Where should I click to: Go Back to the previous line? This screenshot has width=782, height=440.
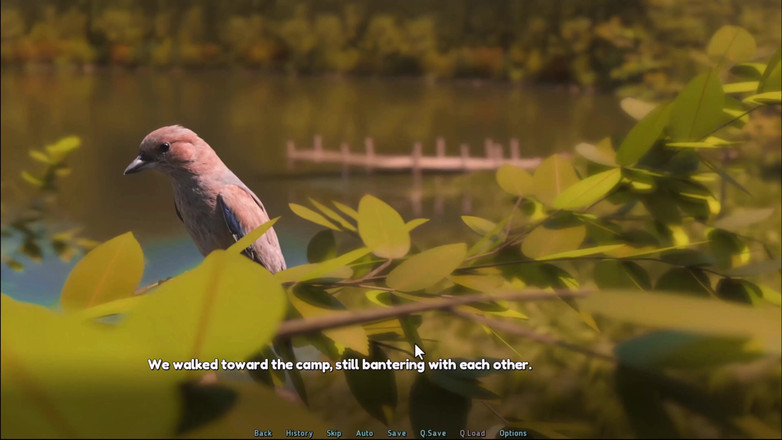point(263,433)
